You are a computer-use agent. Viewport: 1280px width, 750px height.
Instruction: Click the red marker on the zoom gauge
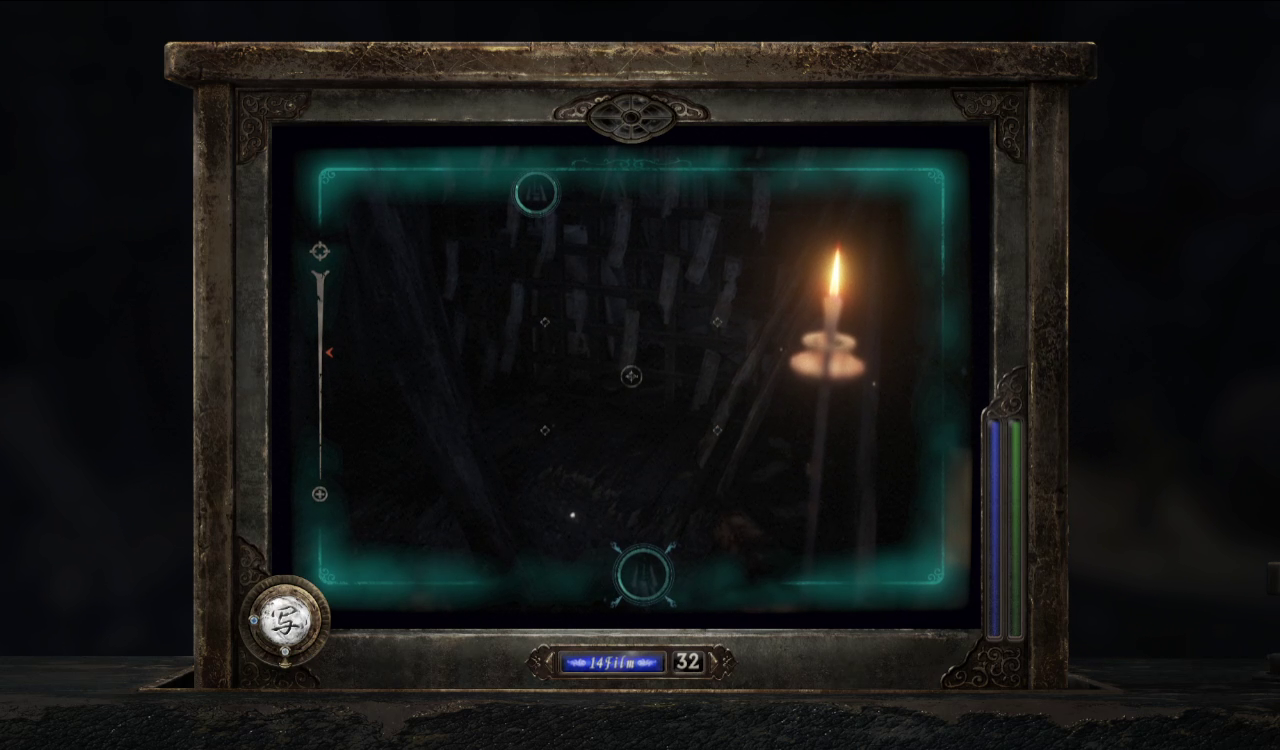328,352
